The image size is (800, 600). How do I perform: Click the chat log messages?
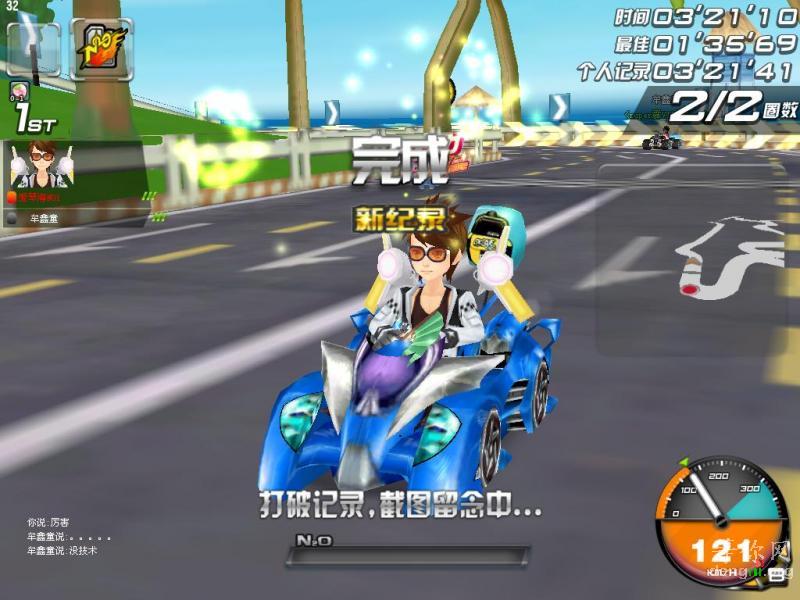[x=62, y=537]
